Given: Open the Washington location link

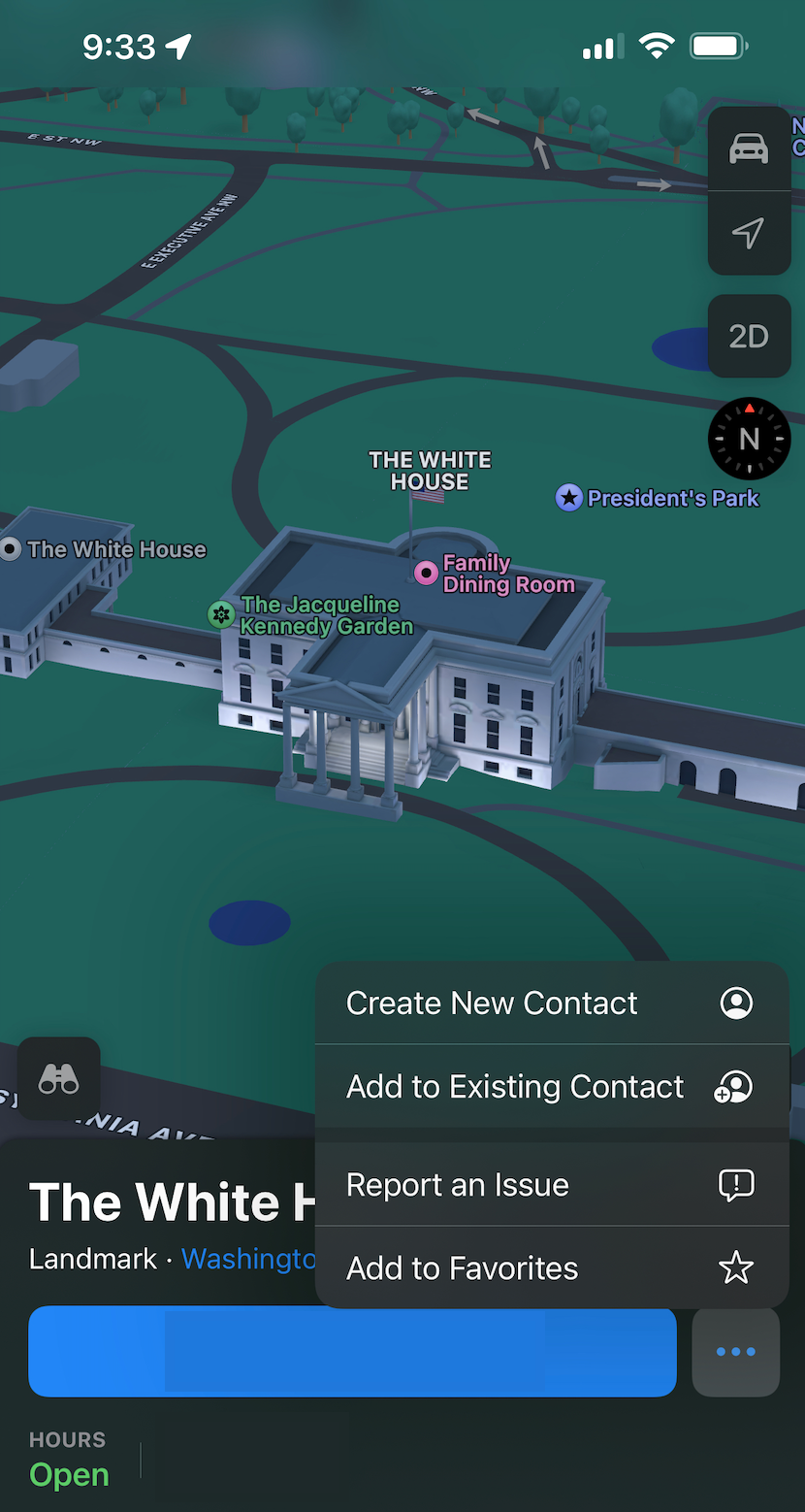Looking at the screenshot, I should (x=249, y=1259).
